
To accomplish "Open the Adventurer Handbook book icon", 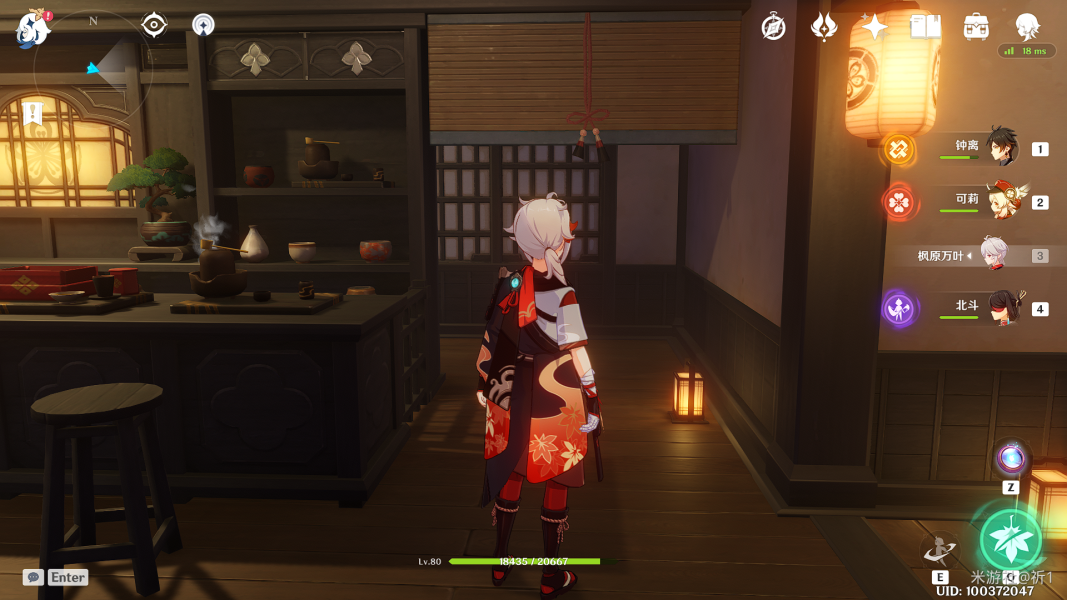I will pyautogui.click(x=925, y=27).
